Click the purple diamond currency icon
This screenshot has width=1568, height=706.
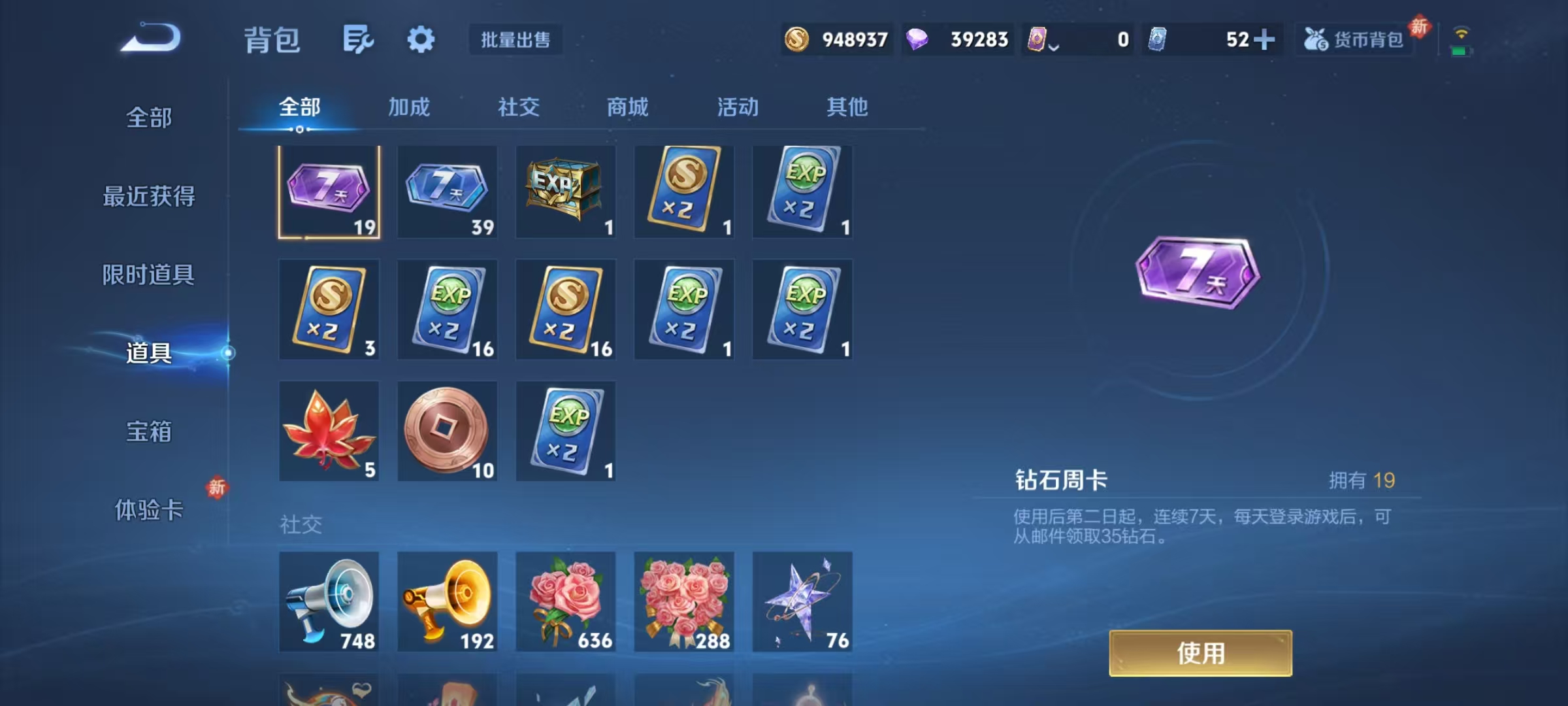tap(919, 41)
